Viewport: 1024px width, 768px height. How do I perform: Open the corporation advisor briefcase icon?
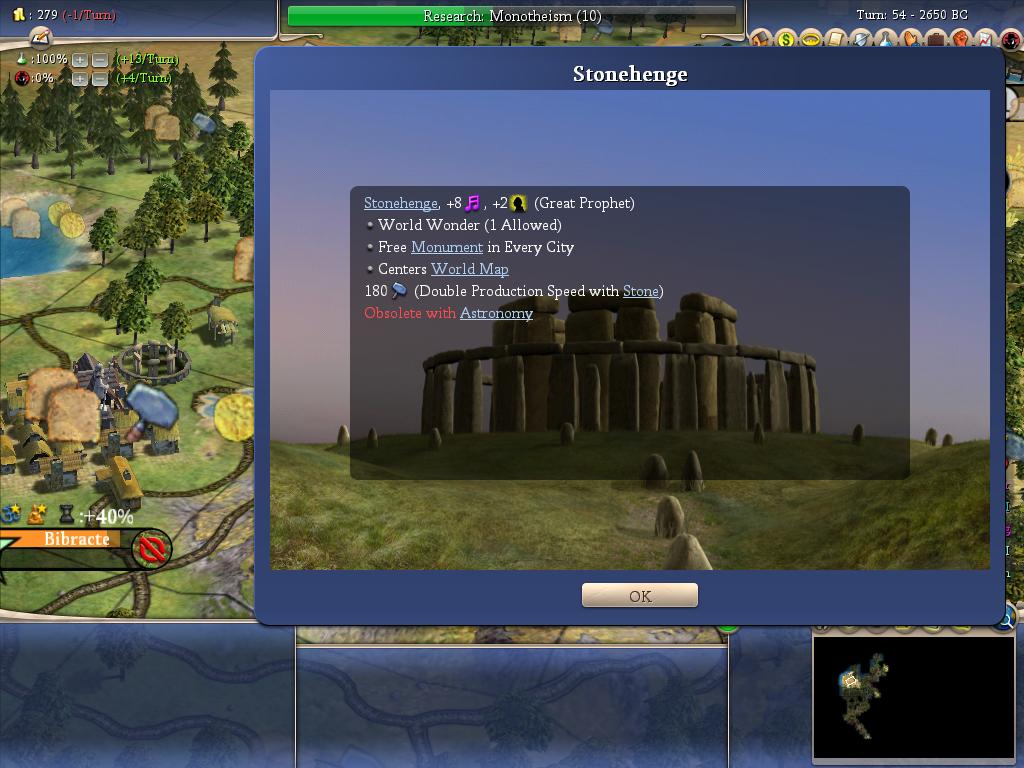click(x=936, y=40)
